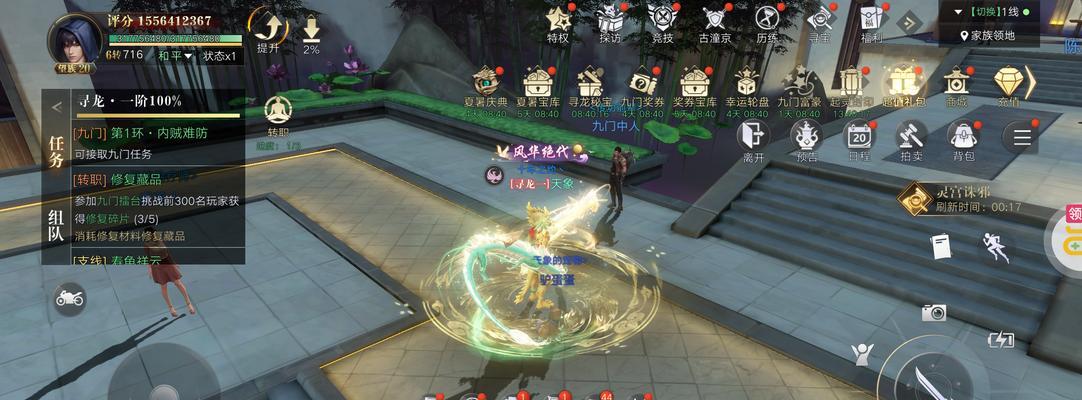The image size is (1082, 400).
Task: Open the 背包 backpack
Action: tap(963, 136)
